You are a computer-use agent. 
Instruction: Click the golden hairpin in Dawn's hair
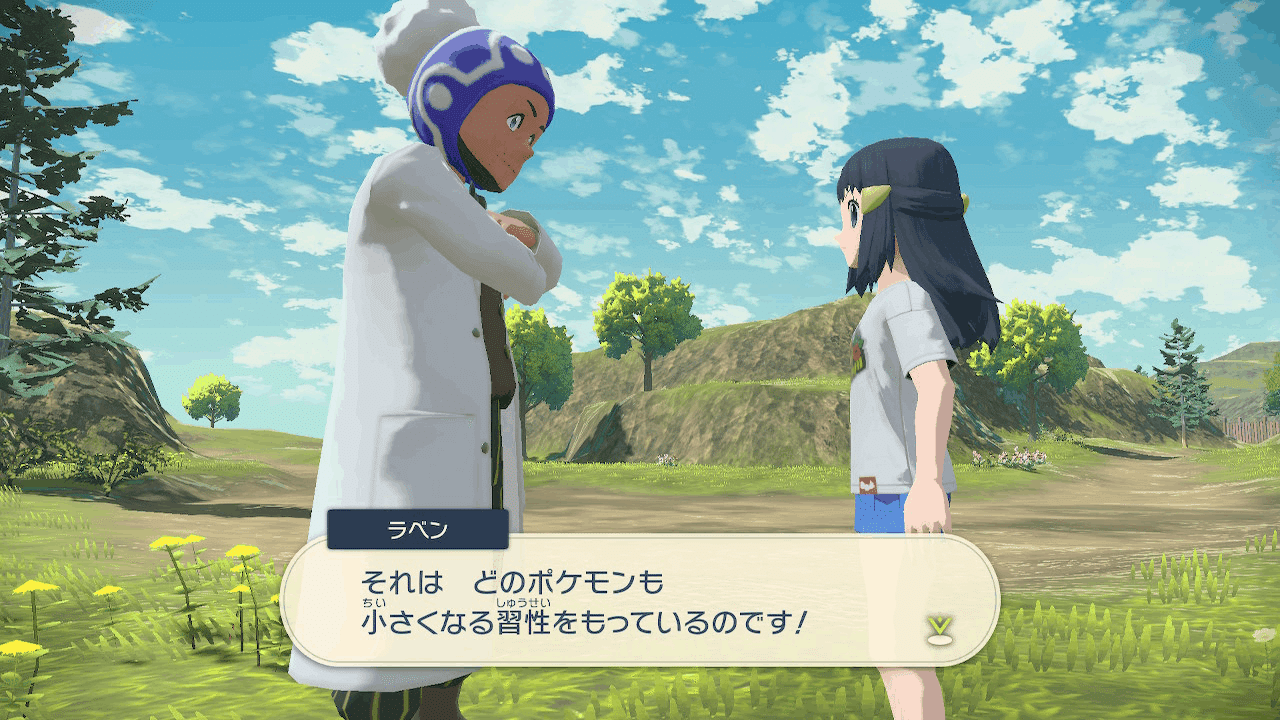[875, 197]
